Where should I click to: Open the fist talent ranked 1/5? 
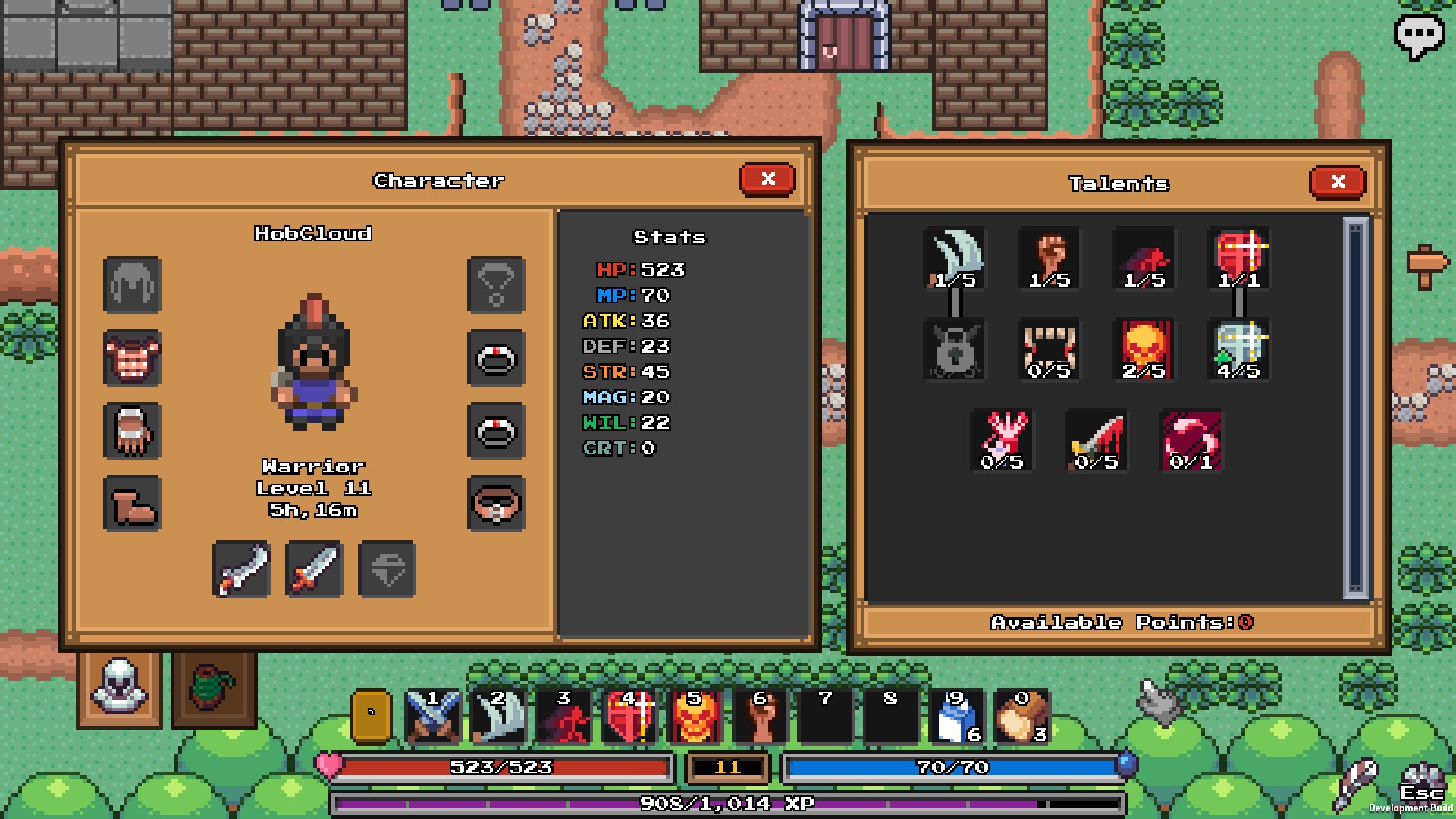(1049, 258)
